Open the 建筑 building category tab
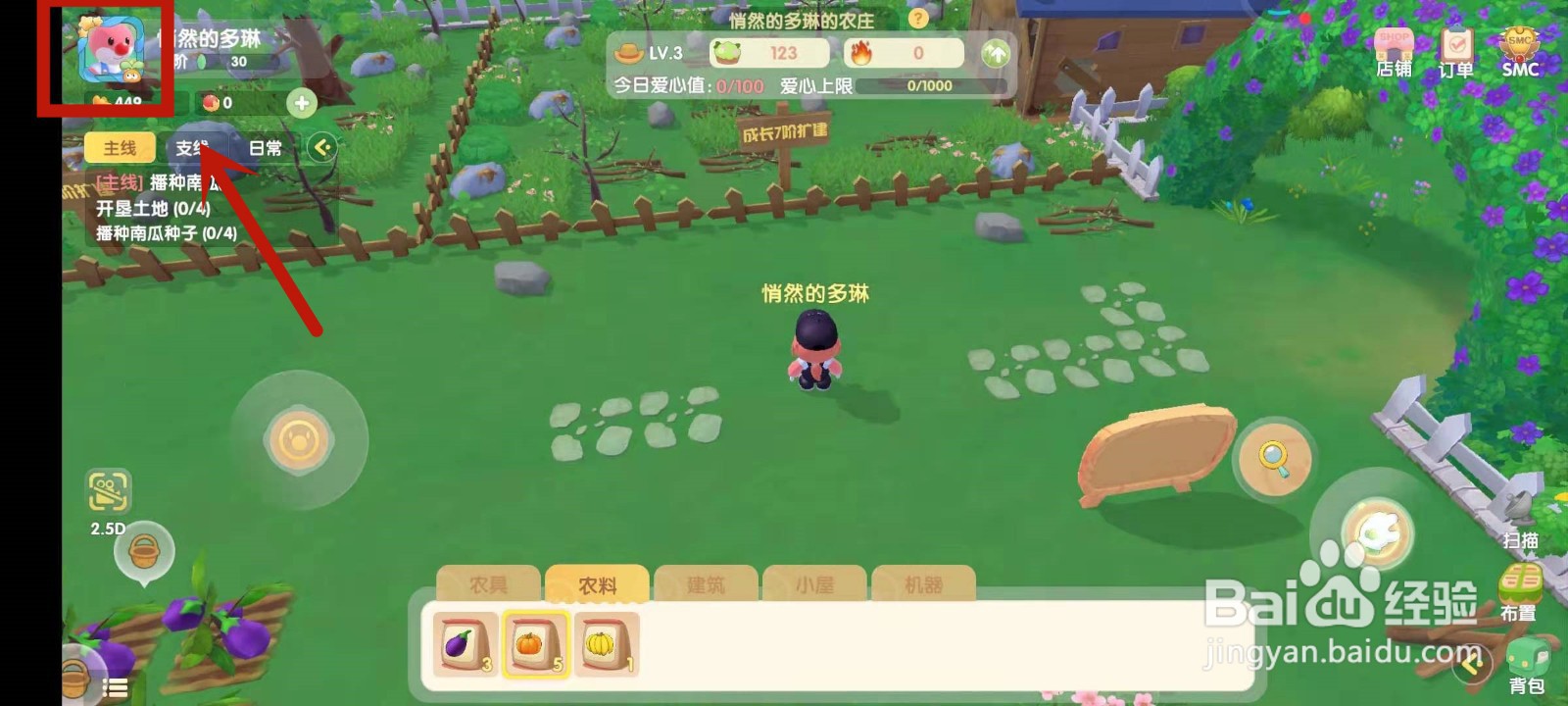Image resolution: width=1568 pixels, height=706 pixels. pyautogui.click(x=707, y=583)
